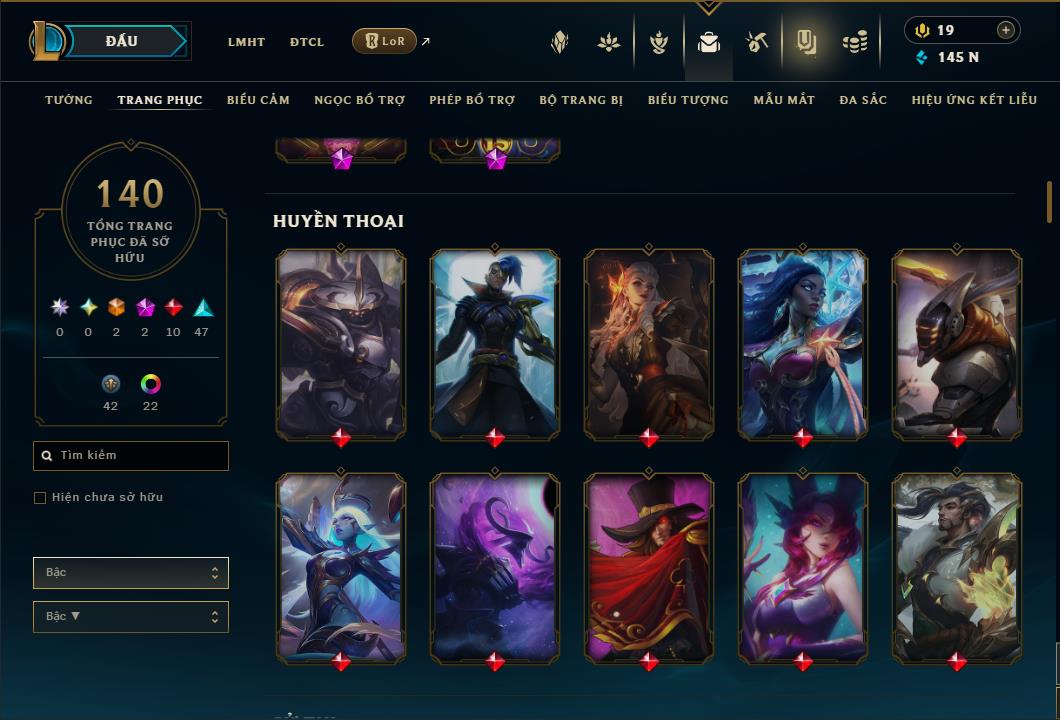Toggle the Hiện chưa sở hữu checkbox
The image size is (1060, 720).
tap(40, 498)
